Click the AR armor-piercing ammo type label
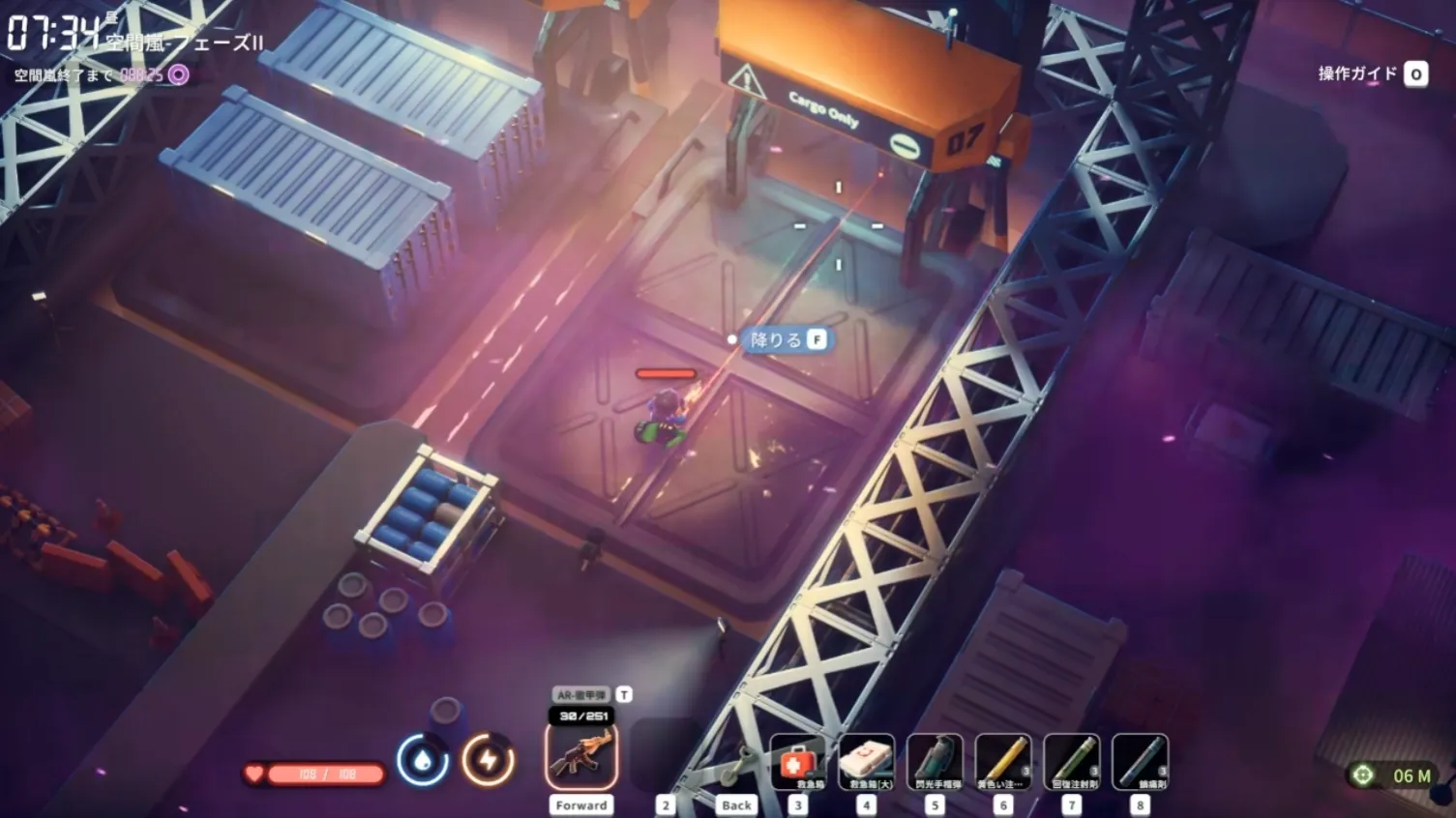This screenshot has width=1456, height=818. 581,694
